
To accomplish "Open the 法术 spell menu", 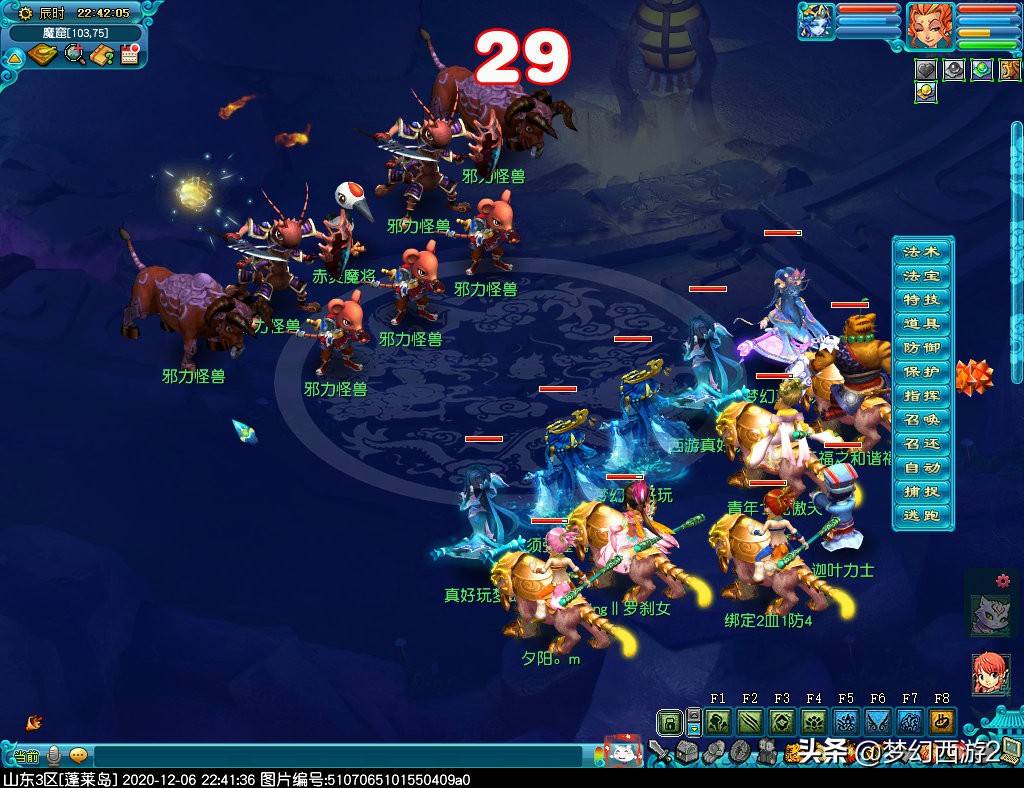I will [921, 251].
